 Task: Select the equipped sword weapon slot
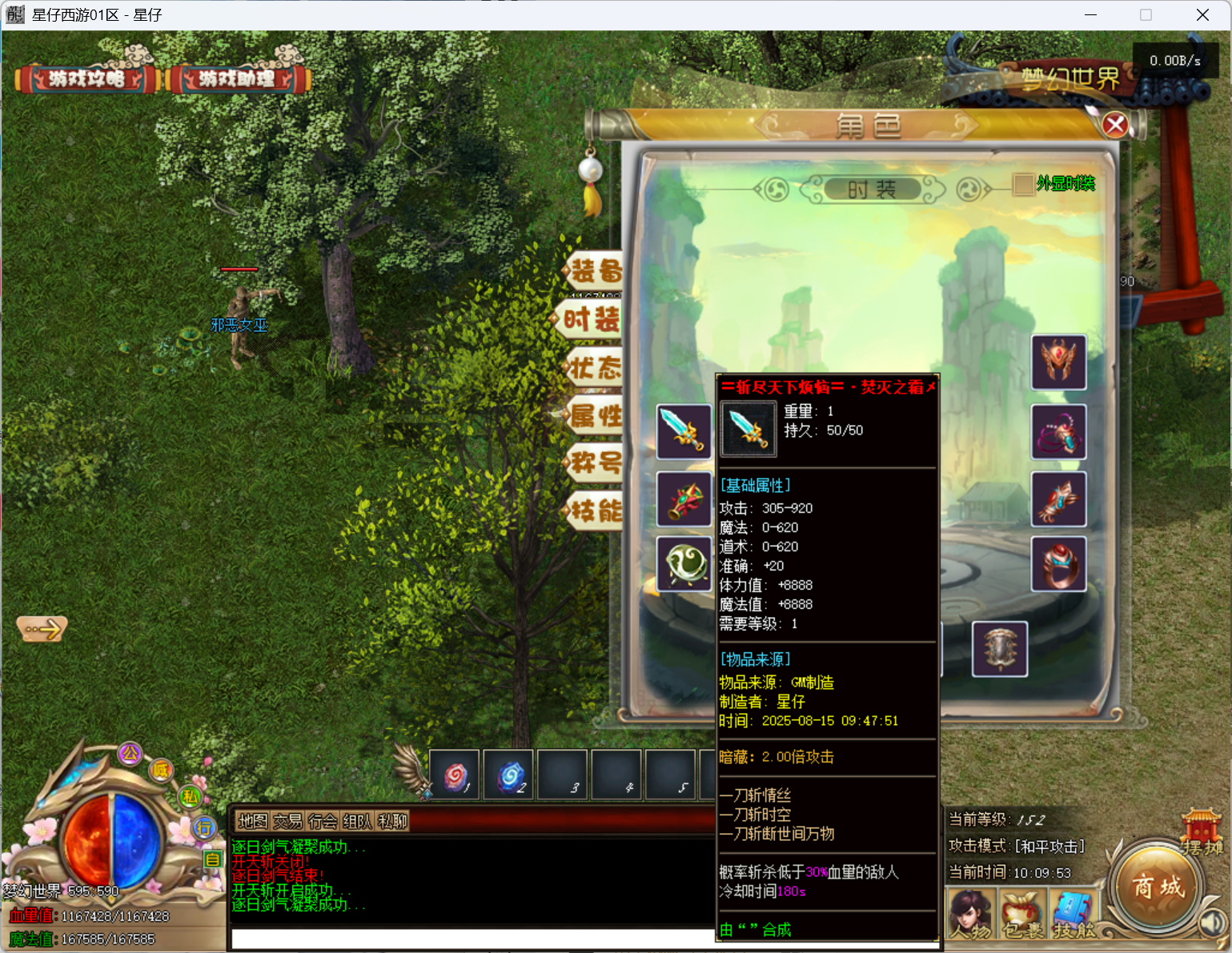click(x=684, y=432)
